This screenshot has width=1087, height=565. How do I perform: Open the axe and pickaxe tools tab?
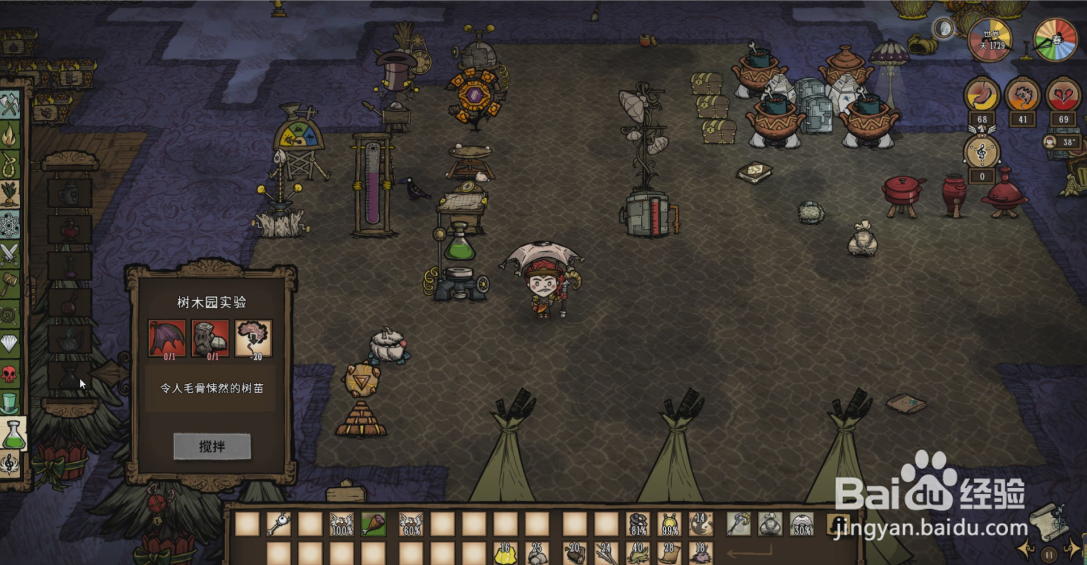point(10,104)
